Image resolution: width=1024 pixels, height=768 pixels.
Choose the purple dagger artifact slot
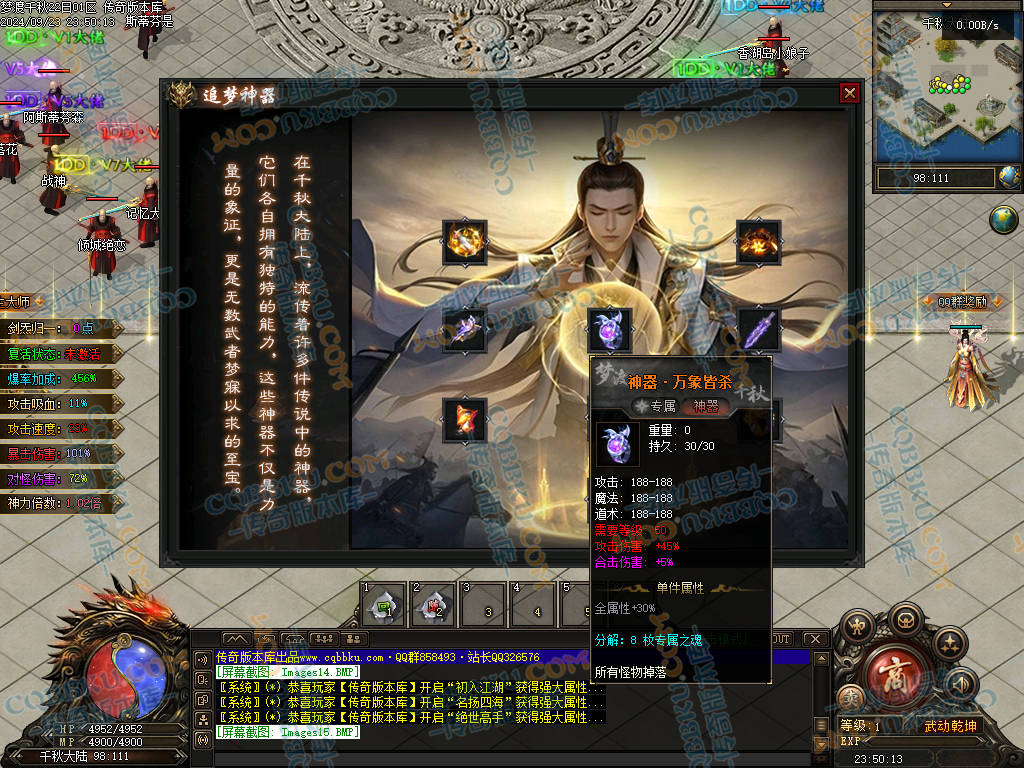pyautogui.click(x=758, y=329)
